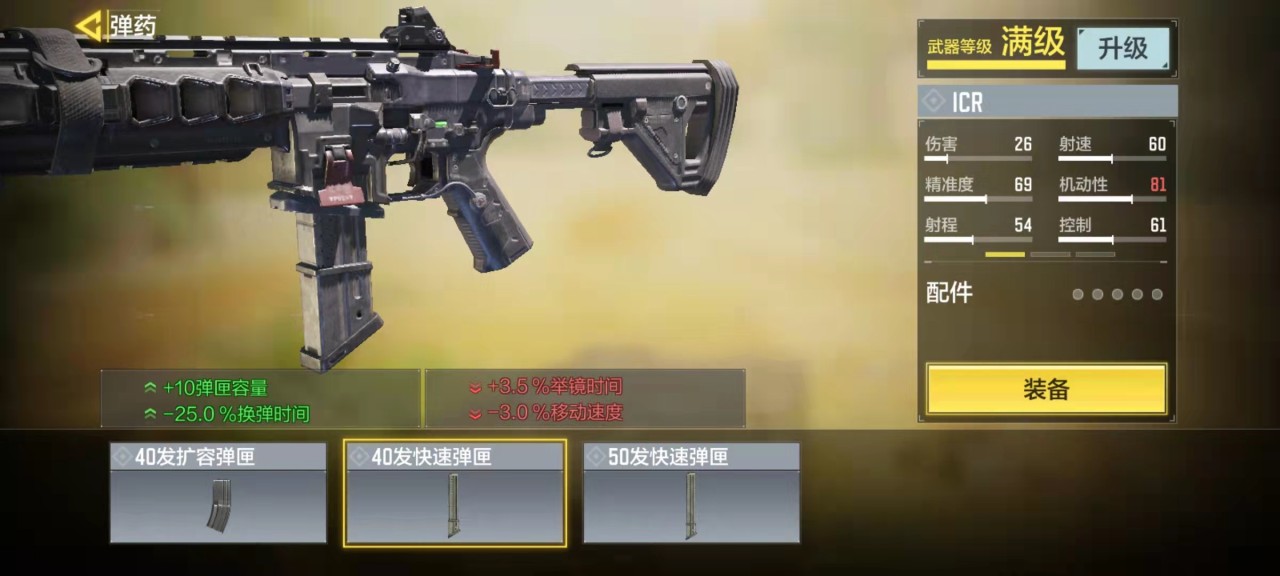Choose the 40发快速弹匣 magazine card
Viewport: 1280px width, 576px height.
455,493
